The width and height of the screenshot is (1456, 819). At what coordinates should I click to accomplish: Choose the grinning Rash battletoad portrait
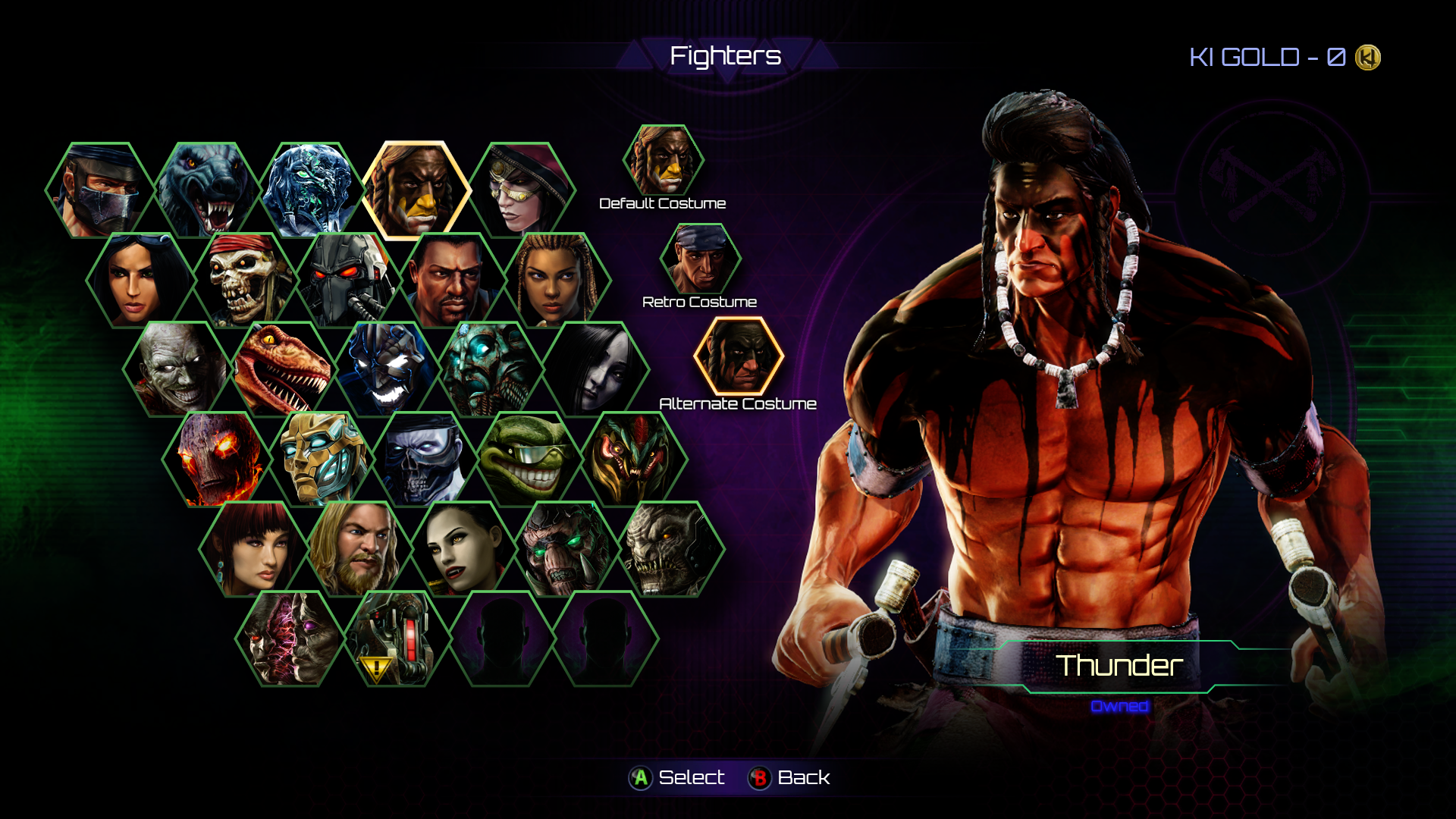[x=531, y=460]
